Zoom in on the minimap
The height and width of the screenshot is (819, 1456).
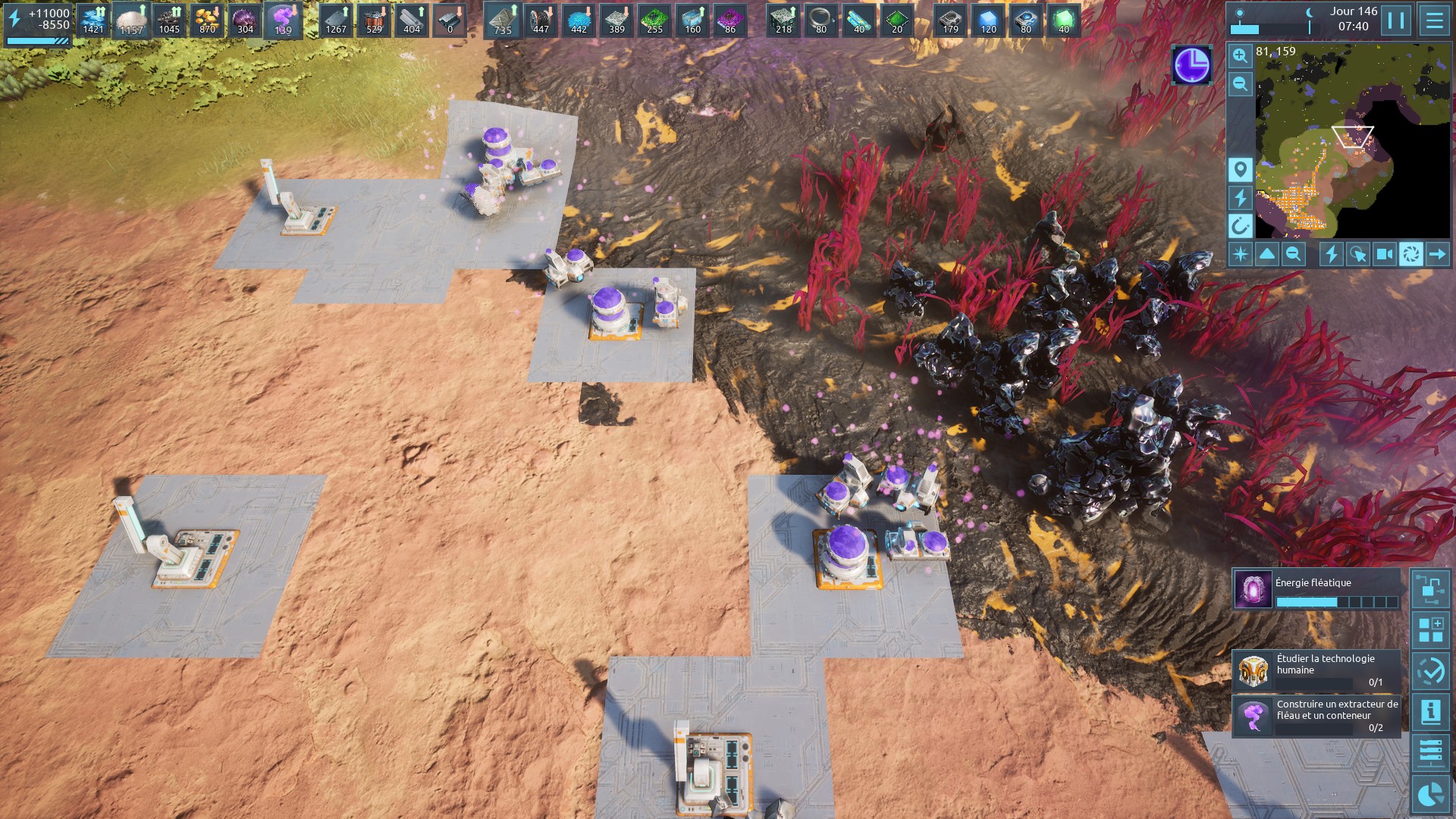coord(1240,55)
